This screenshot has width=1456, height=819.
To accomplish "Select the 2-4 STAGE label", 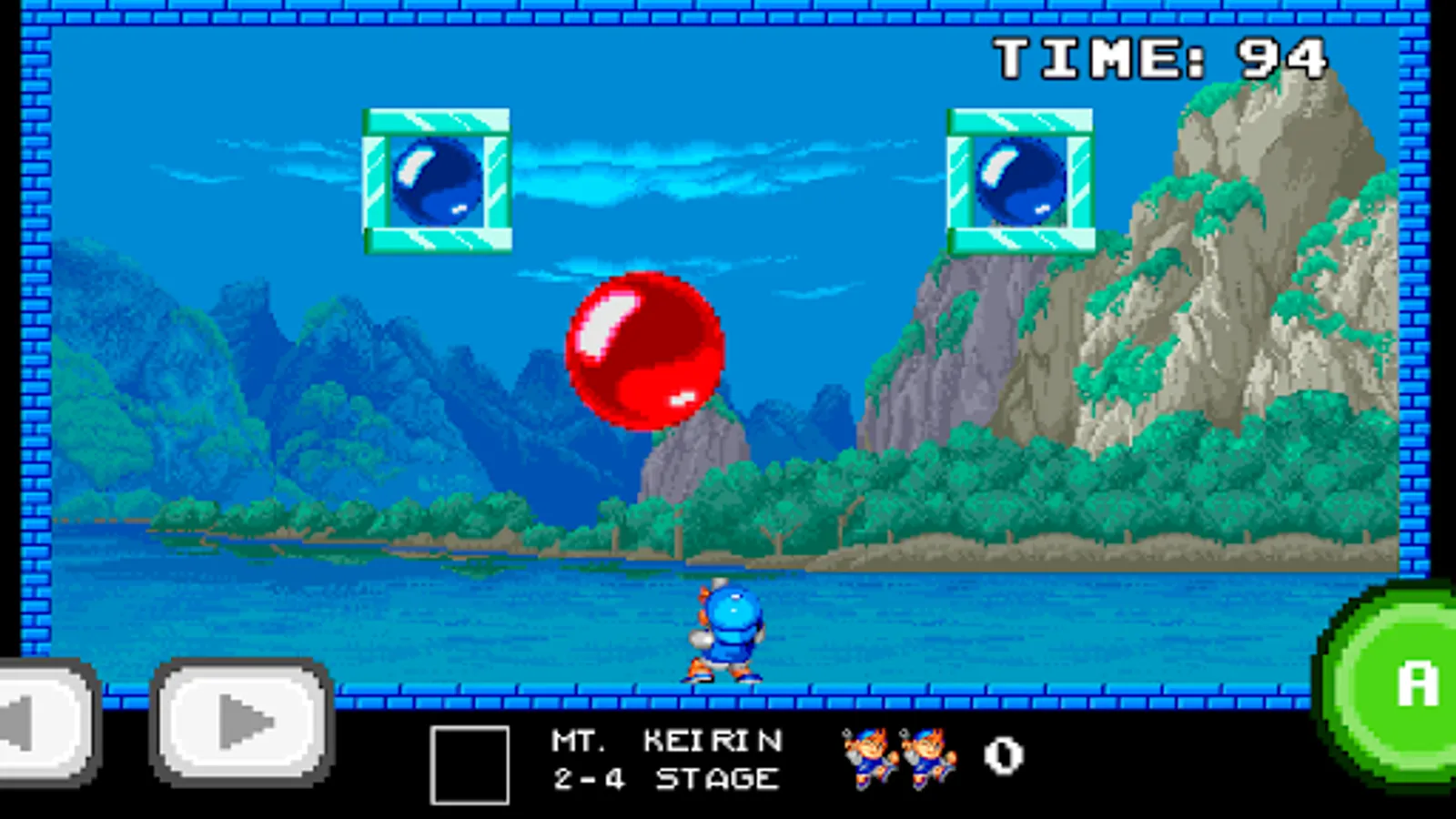I will (x=669, y=778).
